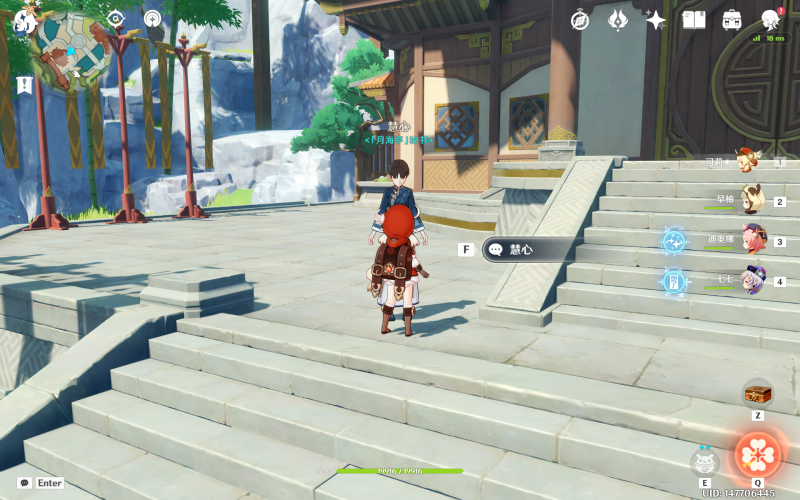The width and height of the screenshot is (800, 500).
Task: Activate the red clover elemental burst
Action: (x=758, y=455)
